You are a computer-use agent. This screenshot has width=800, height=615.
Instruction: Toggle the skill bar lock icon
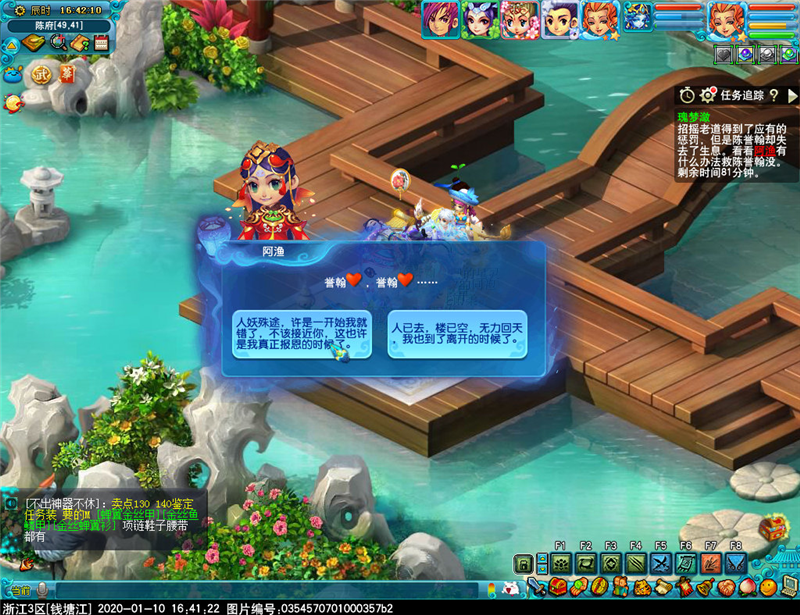(520, 563)
